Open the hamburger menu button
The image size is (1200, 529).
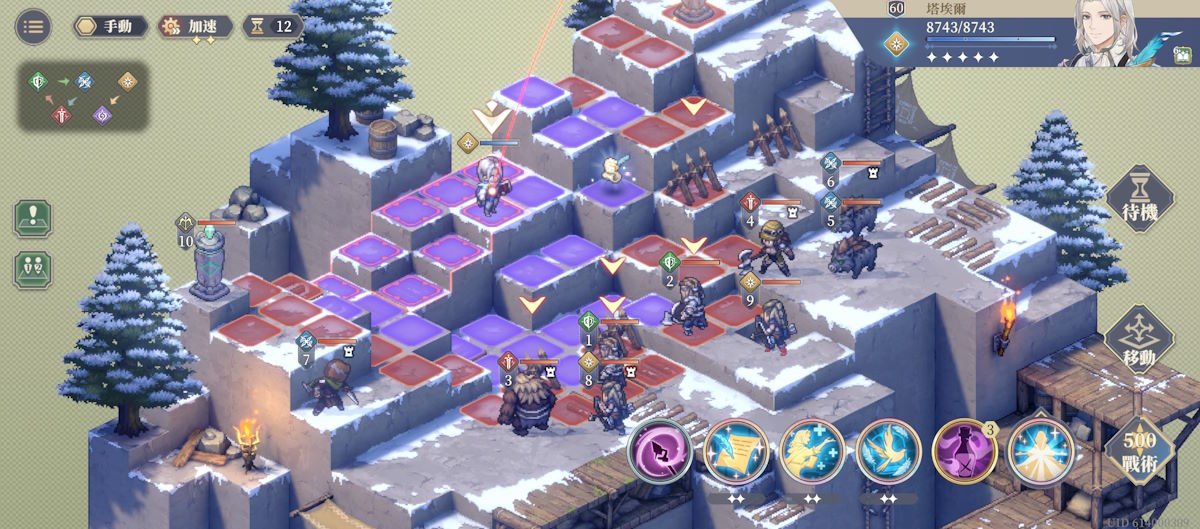tap(33, 26)
